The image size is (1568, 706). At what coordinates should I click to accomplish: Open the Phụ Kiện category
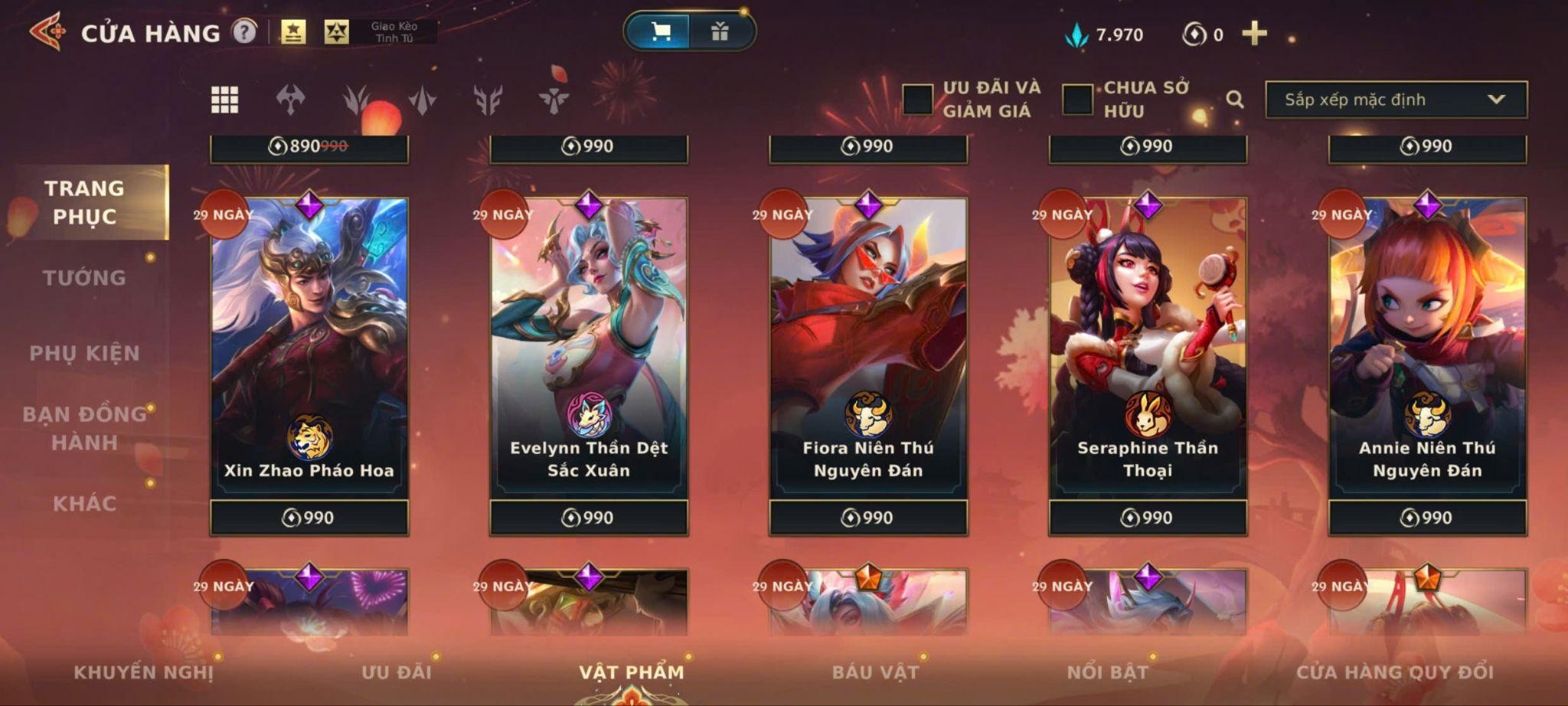[x=84, y=353]
